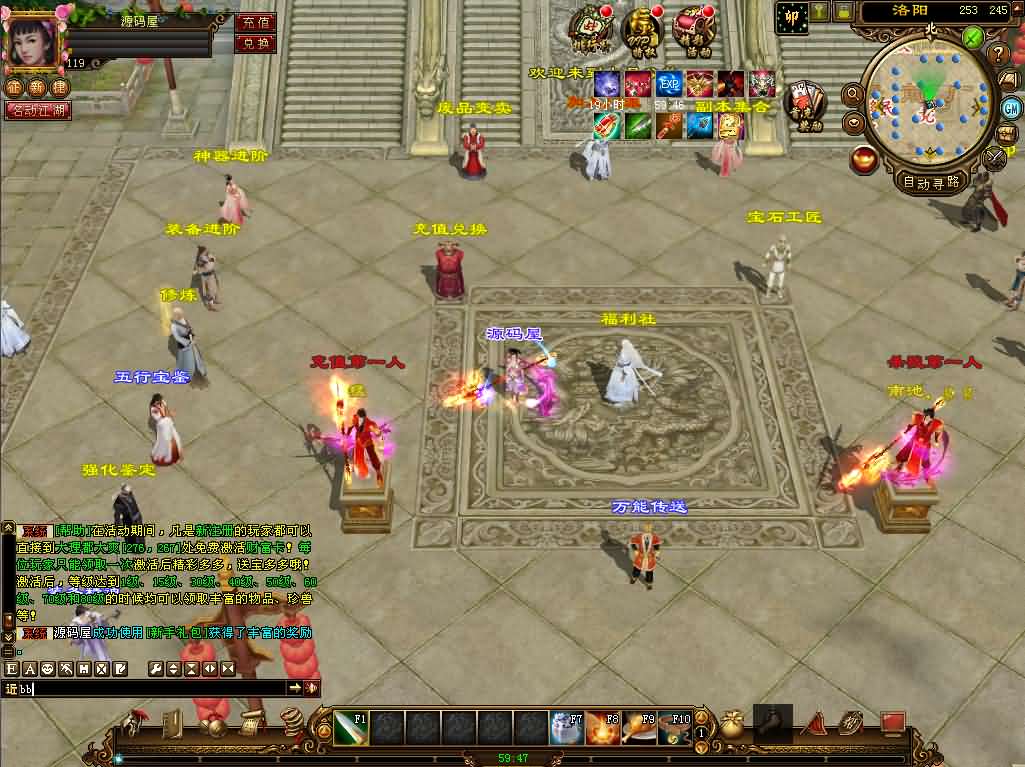Open the playing cards reward icon
The image size is (1025, 767).
(x=803, y=104)
